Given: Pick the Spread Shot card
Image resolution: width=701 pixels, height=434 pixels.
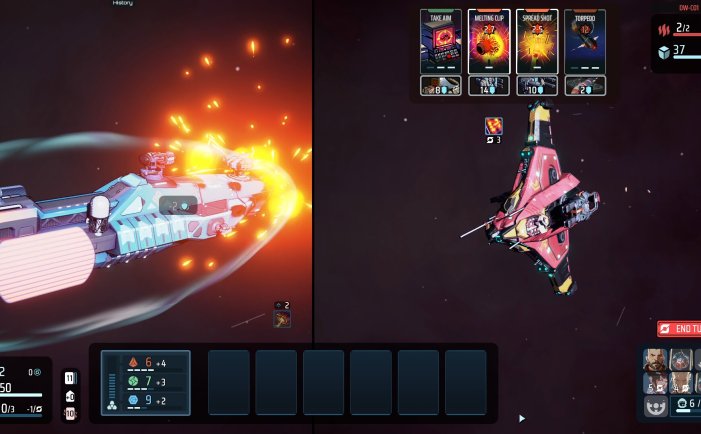Looking at the screenshot, I should [536, 42].
